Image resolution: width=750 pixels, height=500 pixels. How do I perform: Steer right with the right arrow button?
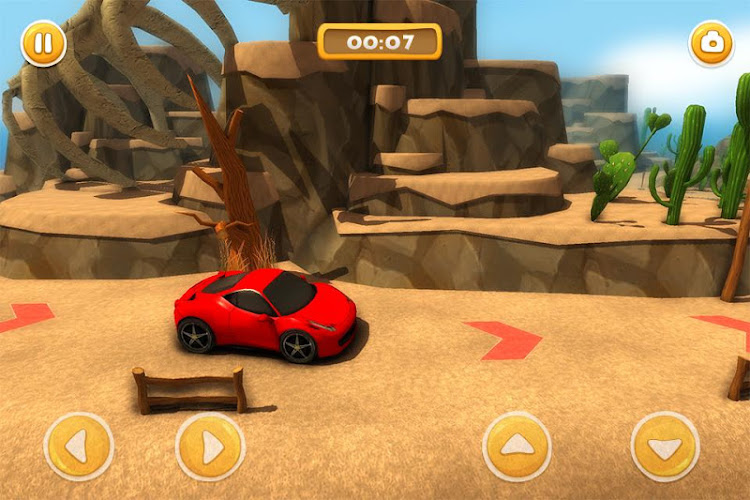[210, 447]
